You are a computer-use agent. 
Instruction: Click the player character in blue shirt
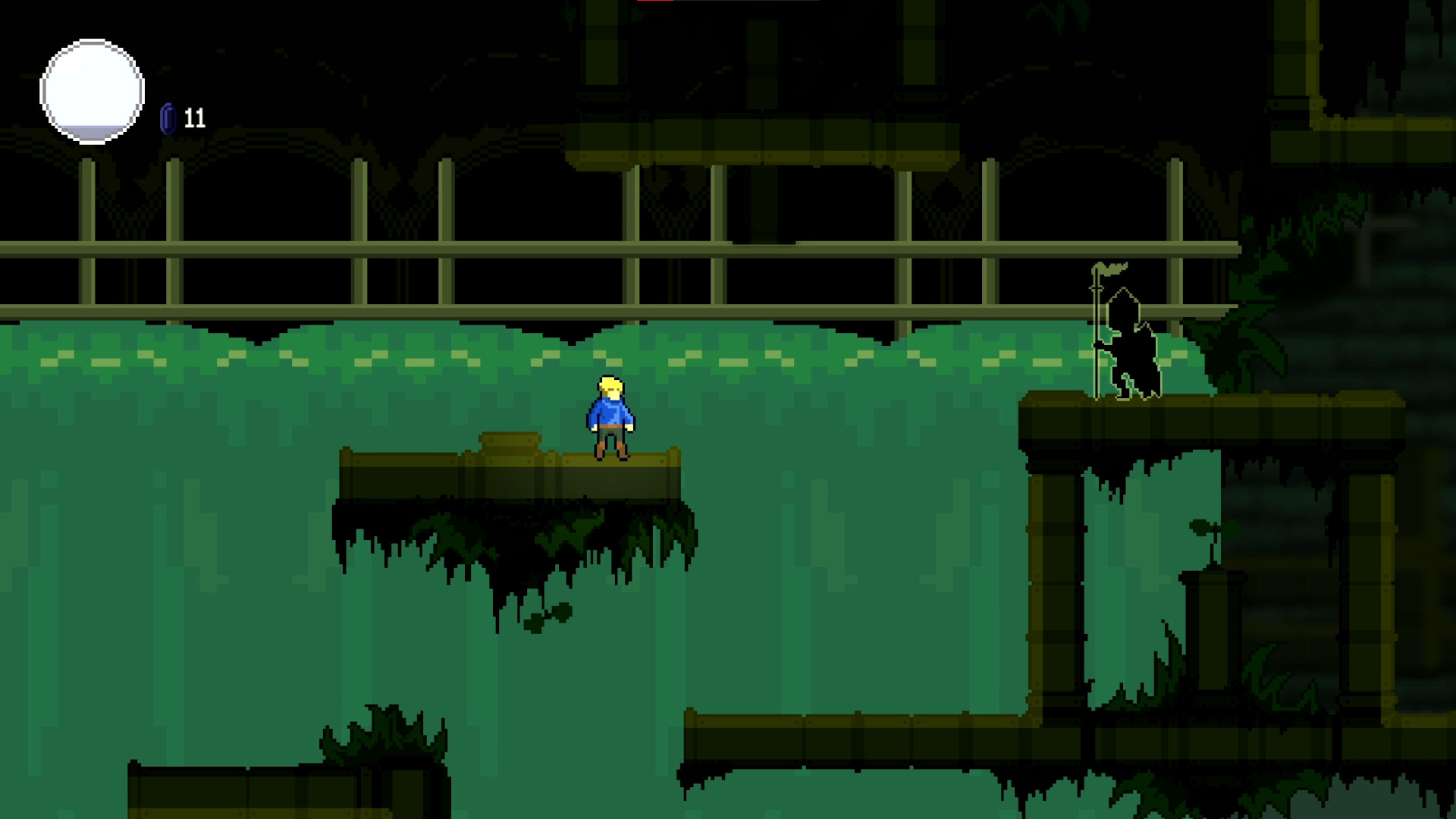[609, 417]
